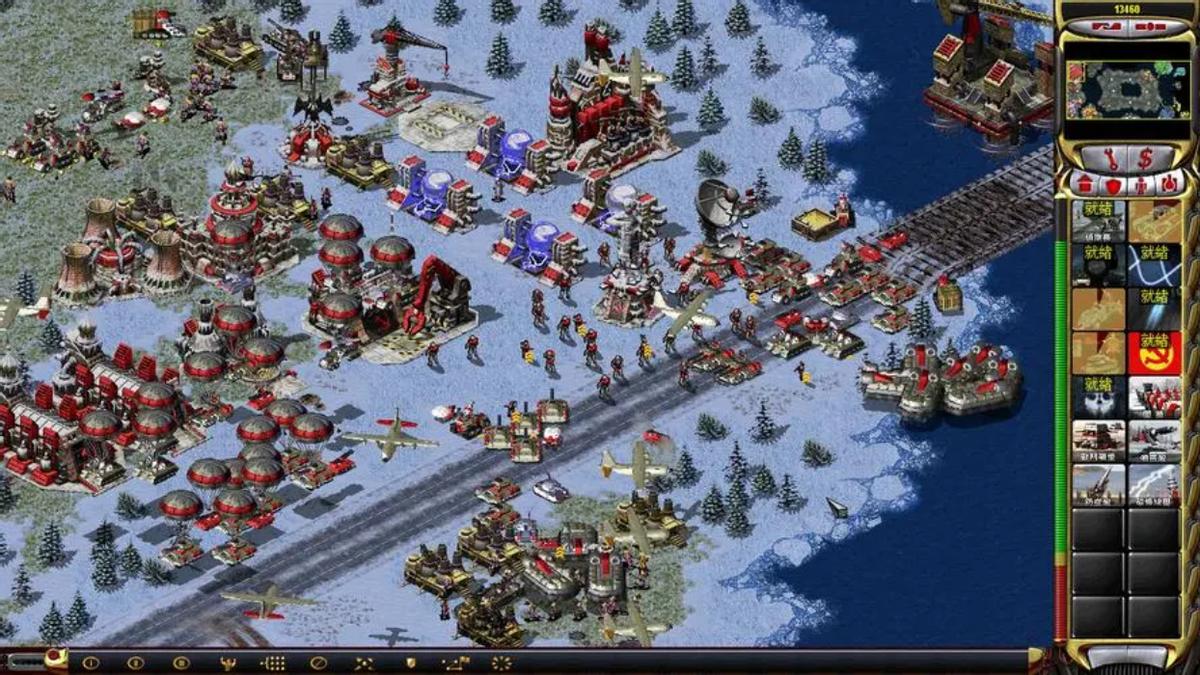
Task: Select the missile launcher cameo
Action: [1098, 485]
